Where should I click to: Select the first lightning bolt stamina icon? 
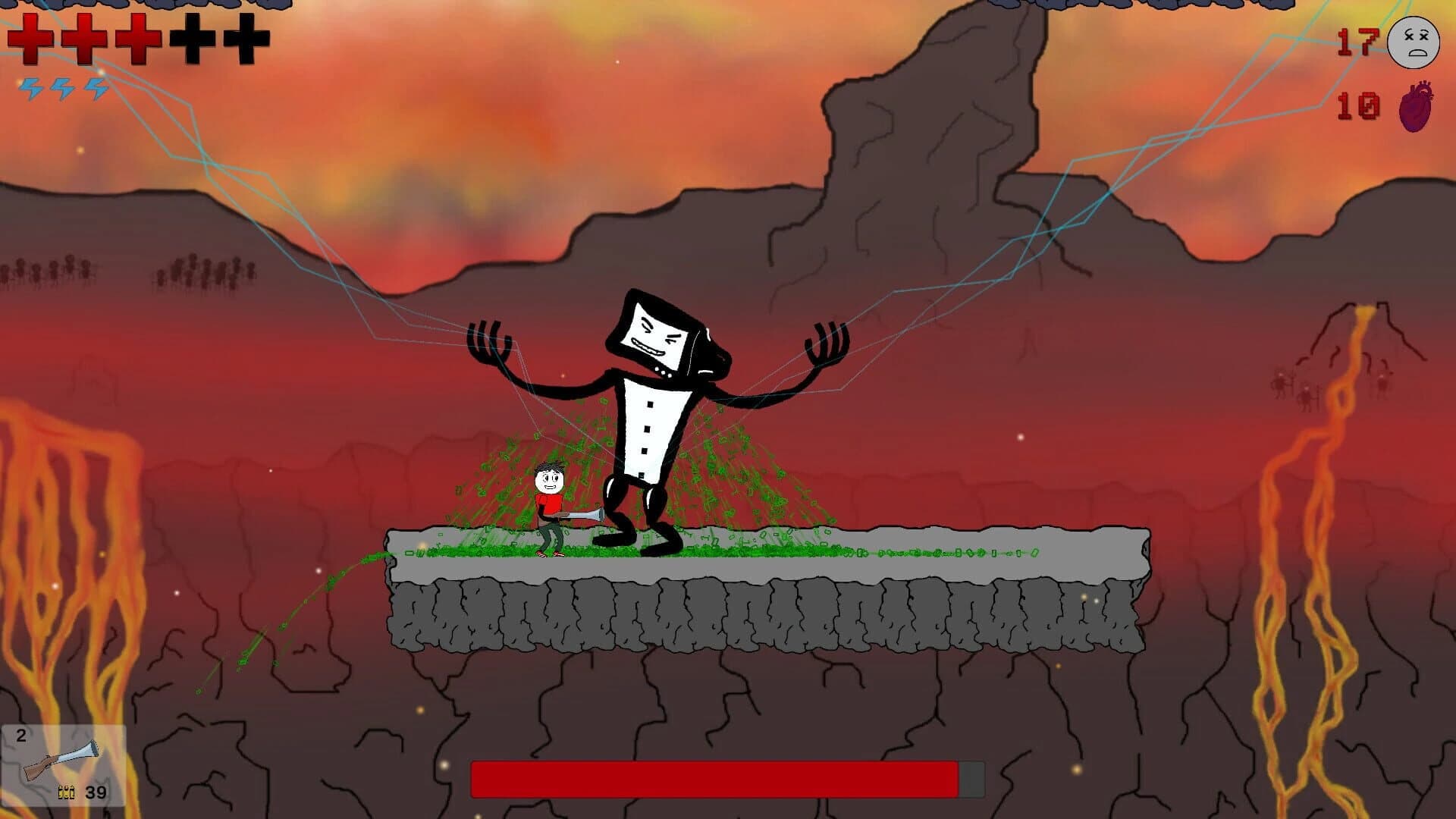(x=30, y=87)
